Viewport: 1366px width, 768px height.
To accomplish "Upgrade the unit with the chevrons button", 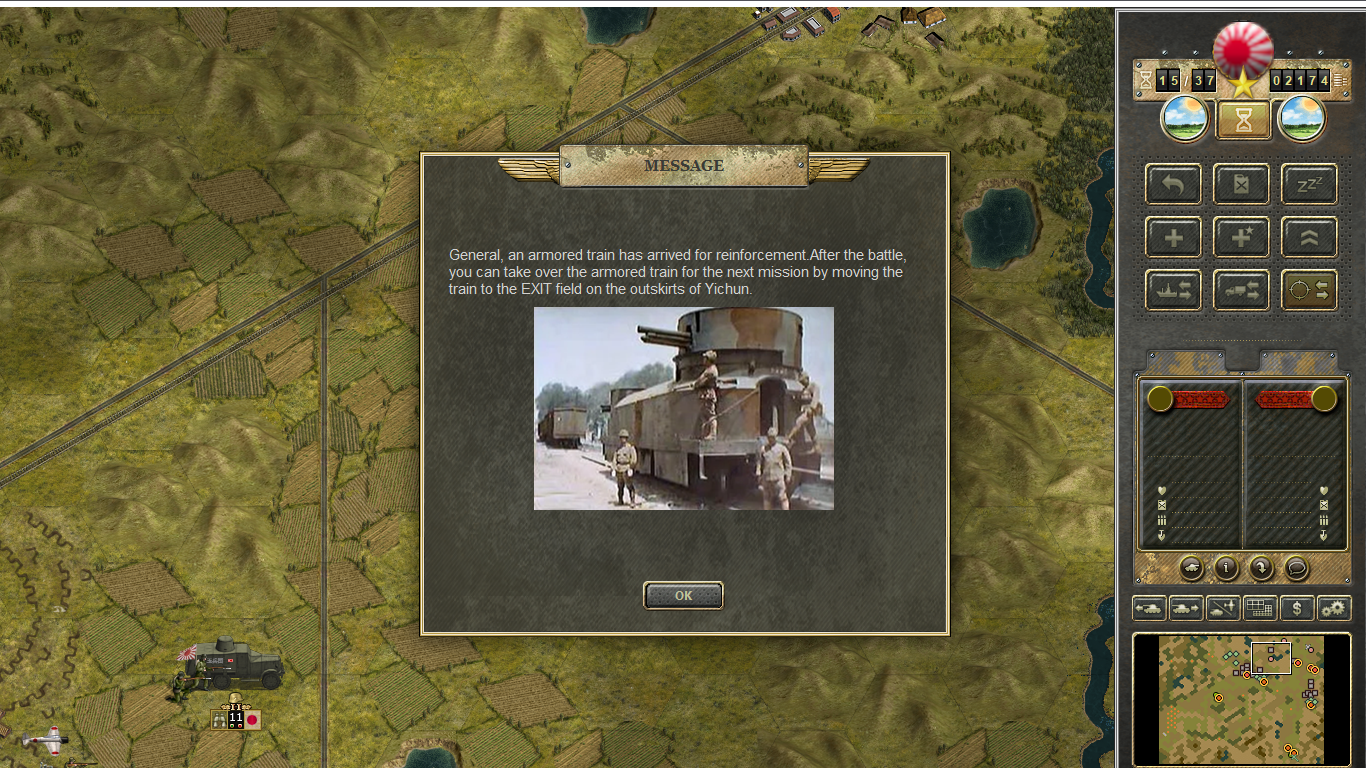I will (x=1309, y=238).
